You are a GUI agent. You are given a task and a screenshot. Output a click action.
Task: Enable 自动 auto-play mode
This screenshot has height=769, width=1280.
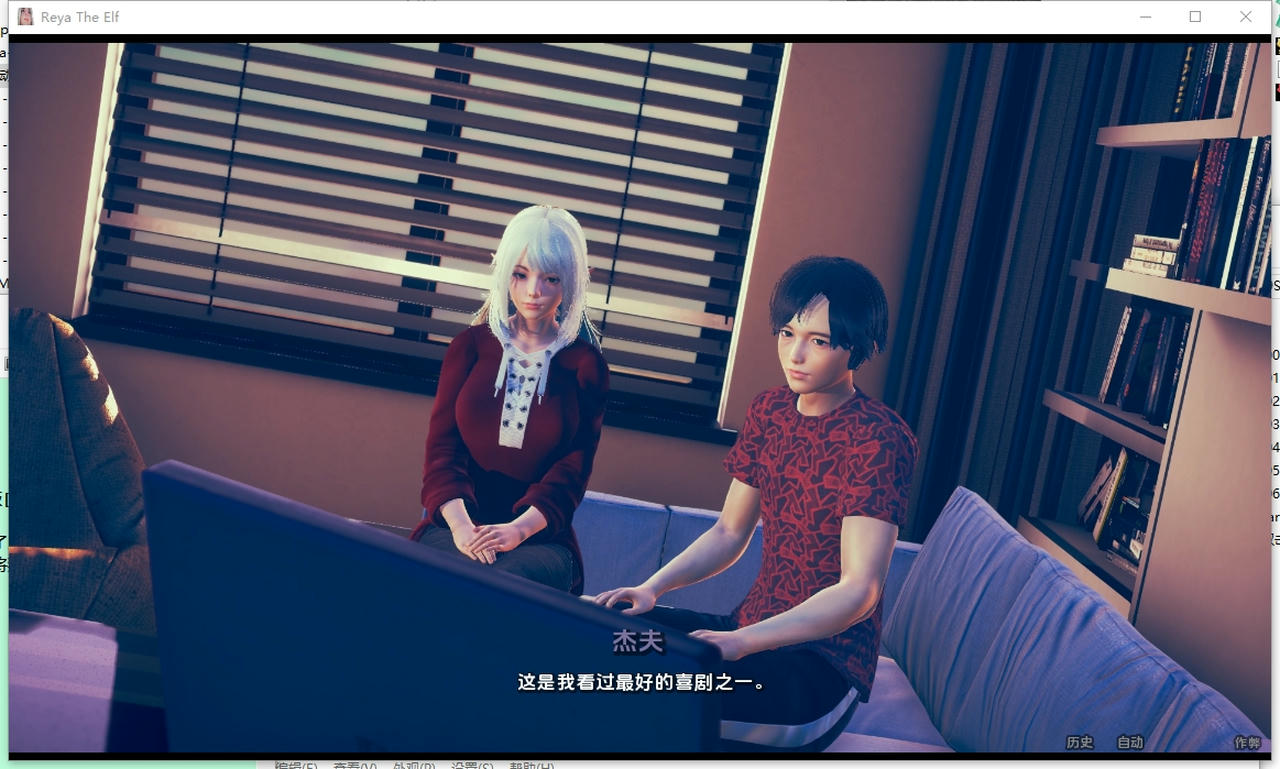pos(1130,743)
